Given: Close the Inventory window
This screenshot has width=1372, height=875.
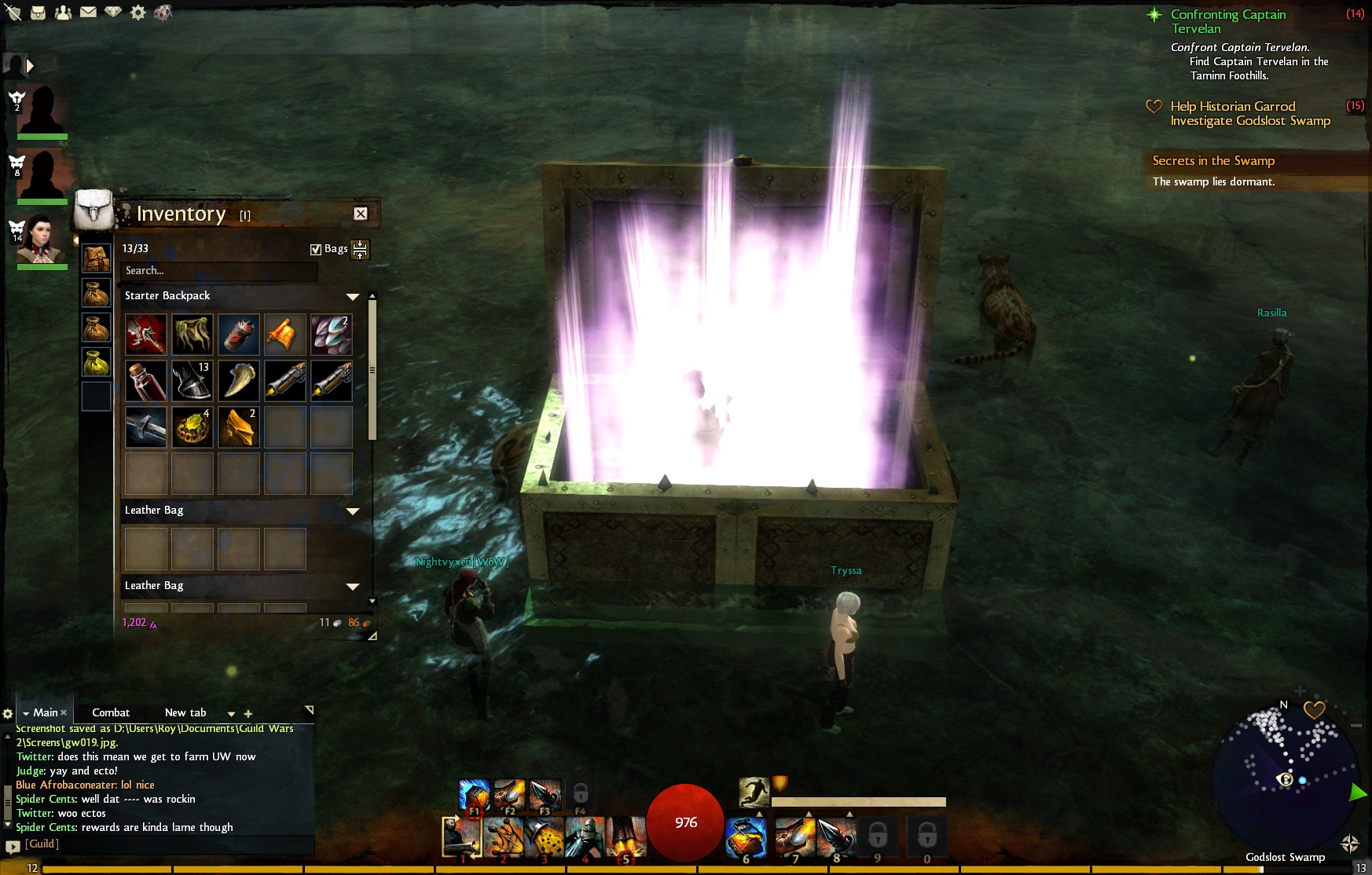Looking at the screenshot, I should tap(361, 214).
